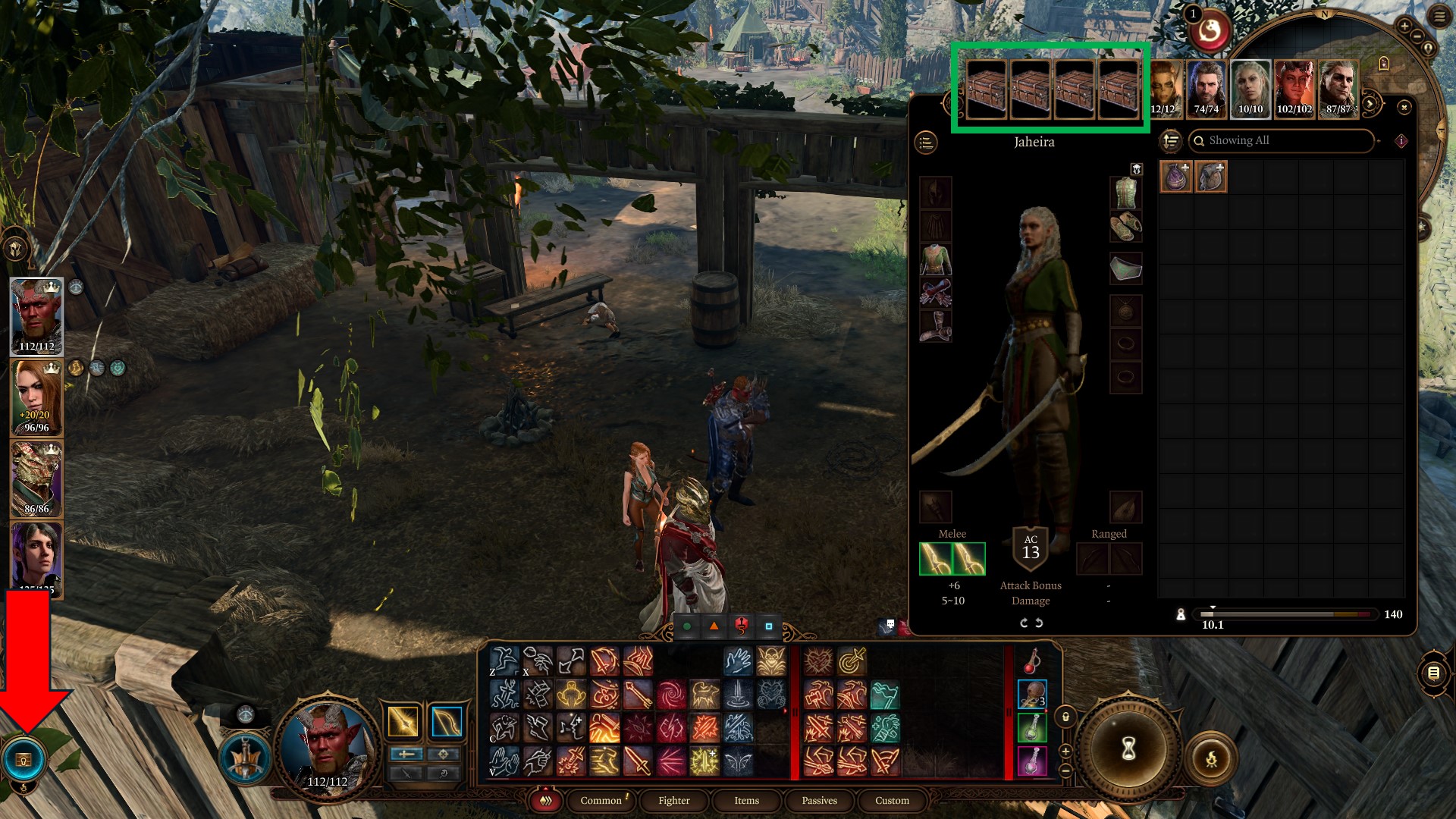1456x819 pixels.
Task: Close the inventory panel
Action: 1404,108
